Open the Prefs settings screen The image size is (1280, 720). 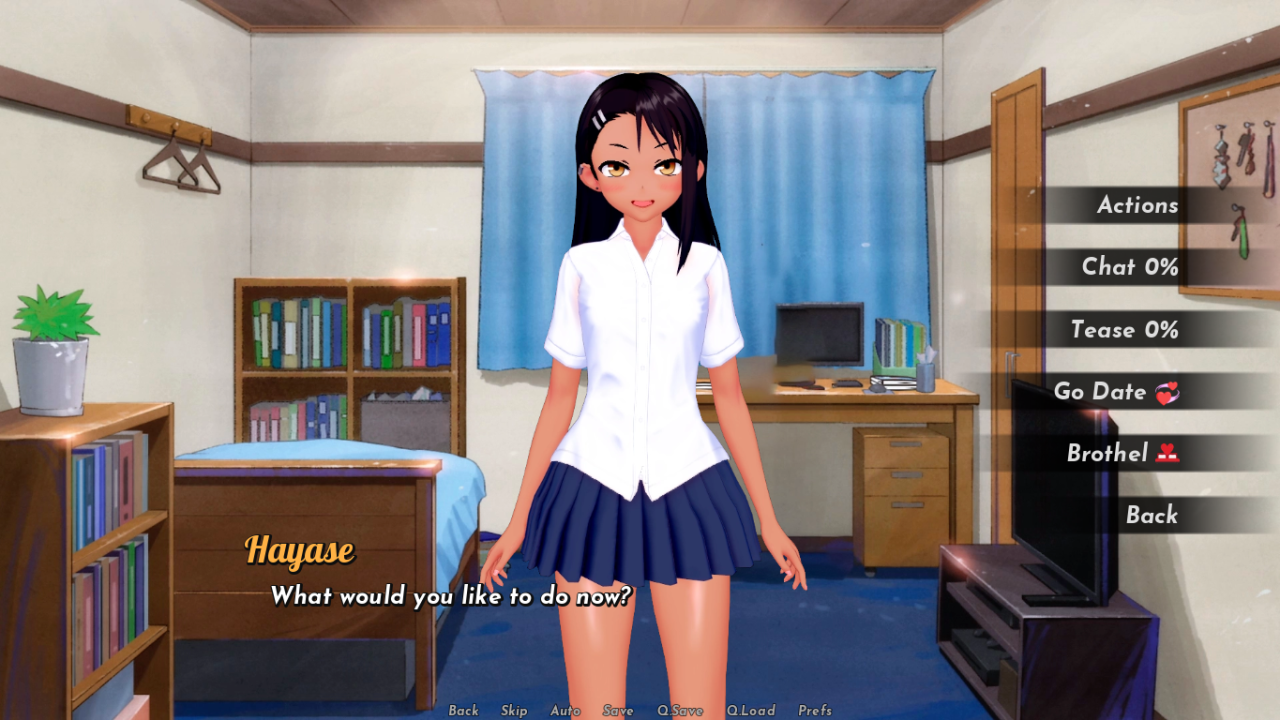pos(815,710)
